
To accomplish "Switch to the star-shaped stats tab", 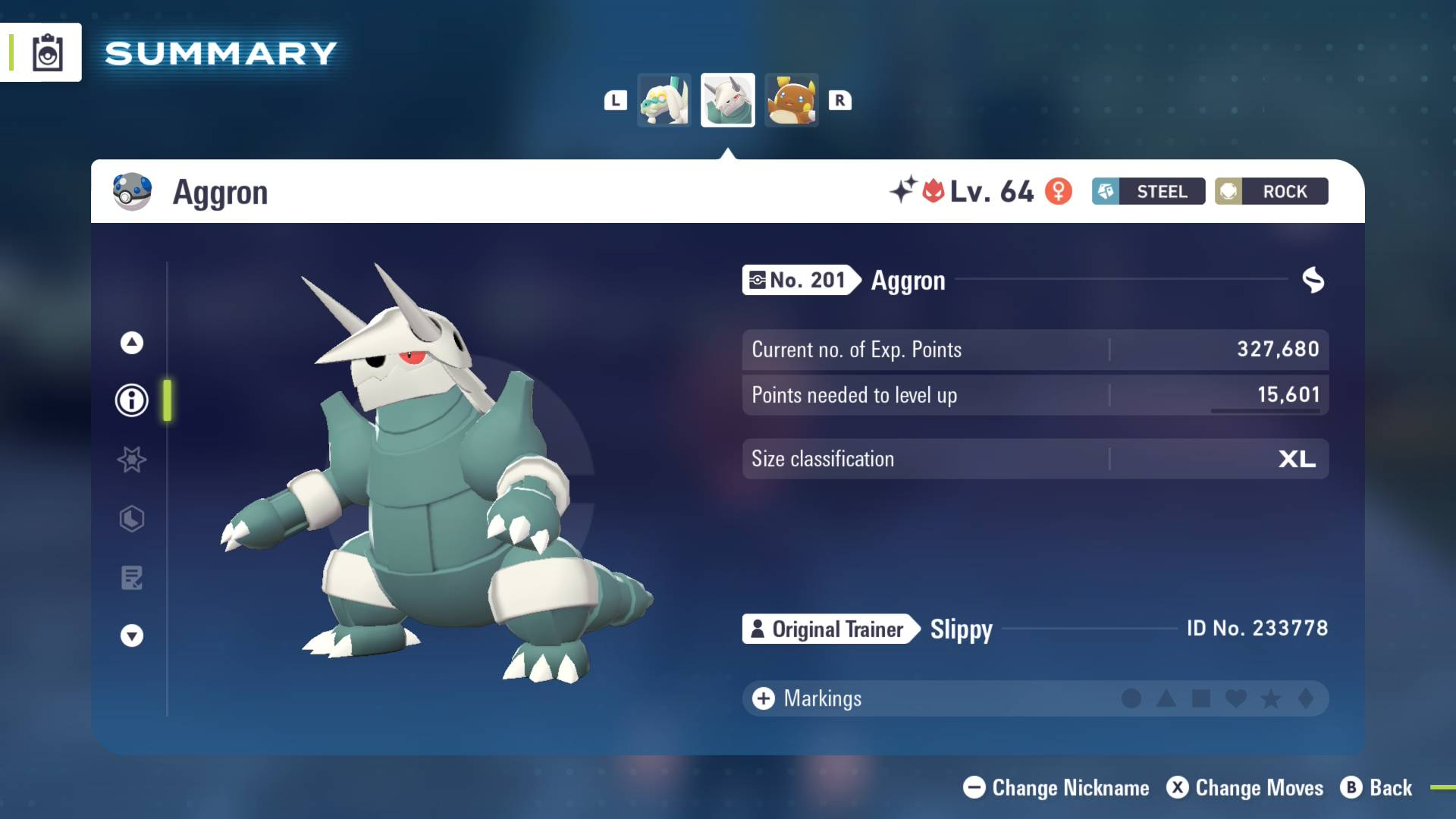I will click(x=132, y=460).
